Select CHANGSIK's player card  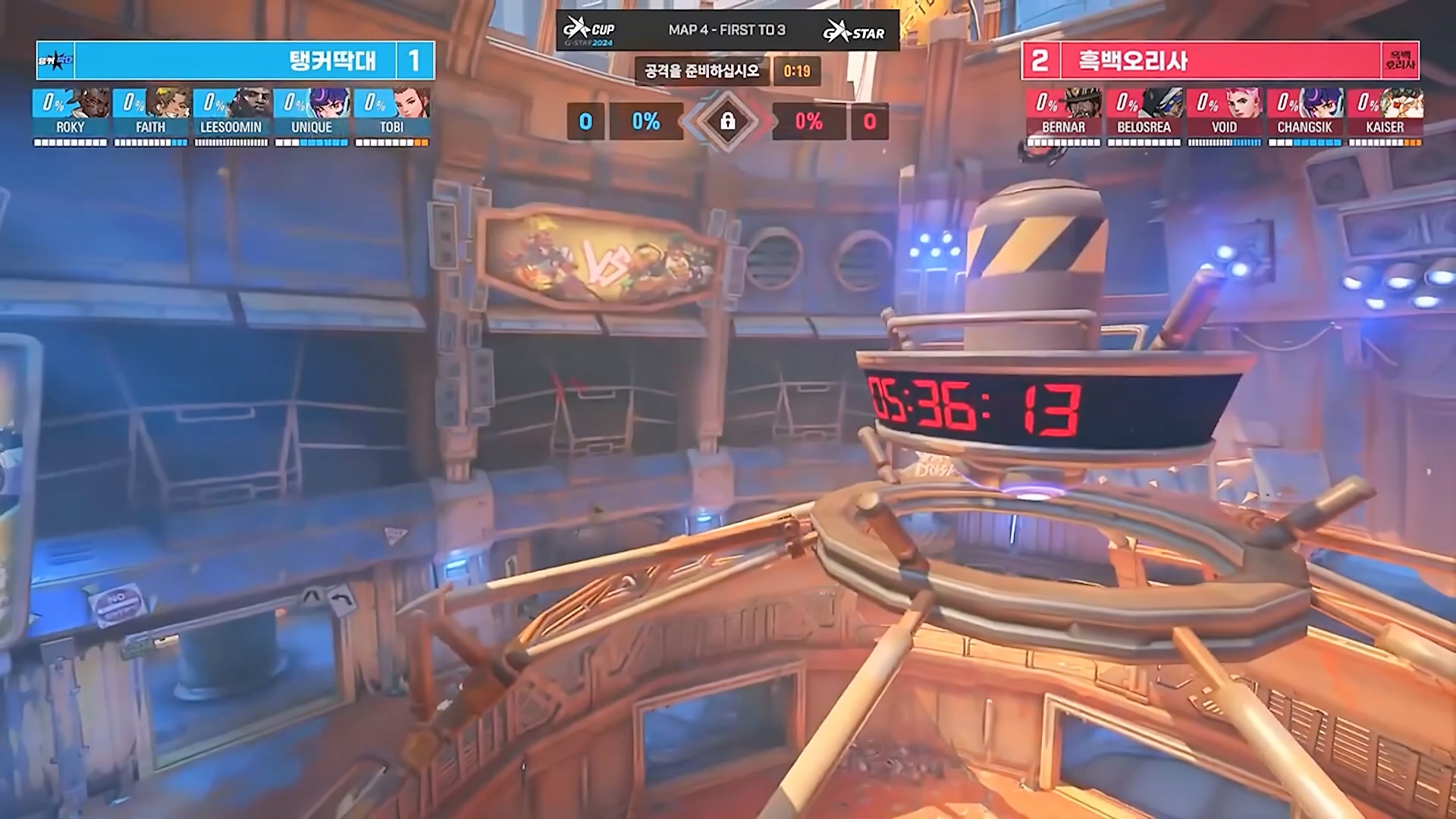1304,116
